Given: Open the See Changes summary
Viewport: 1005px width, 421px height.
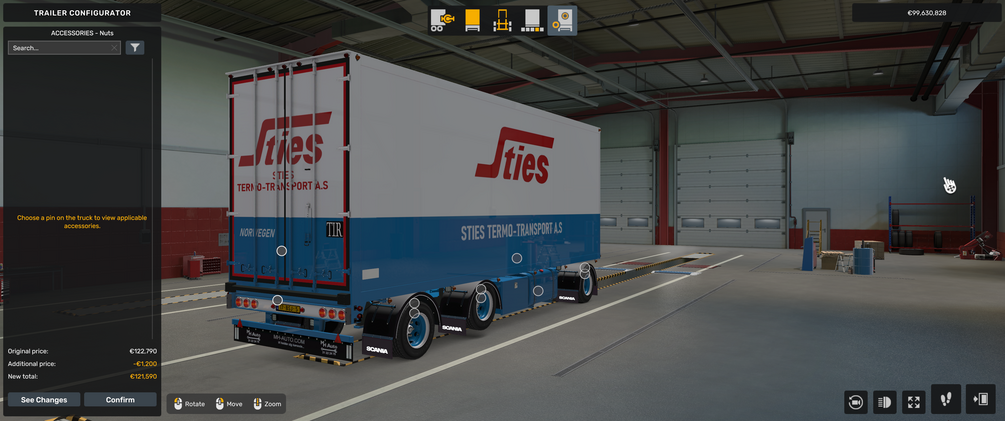Looking at the screenshot, I should tap(44, 400).
